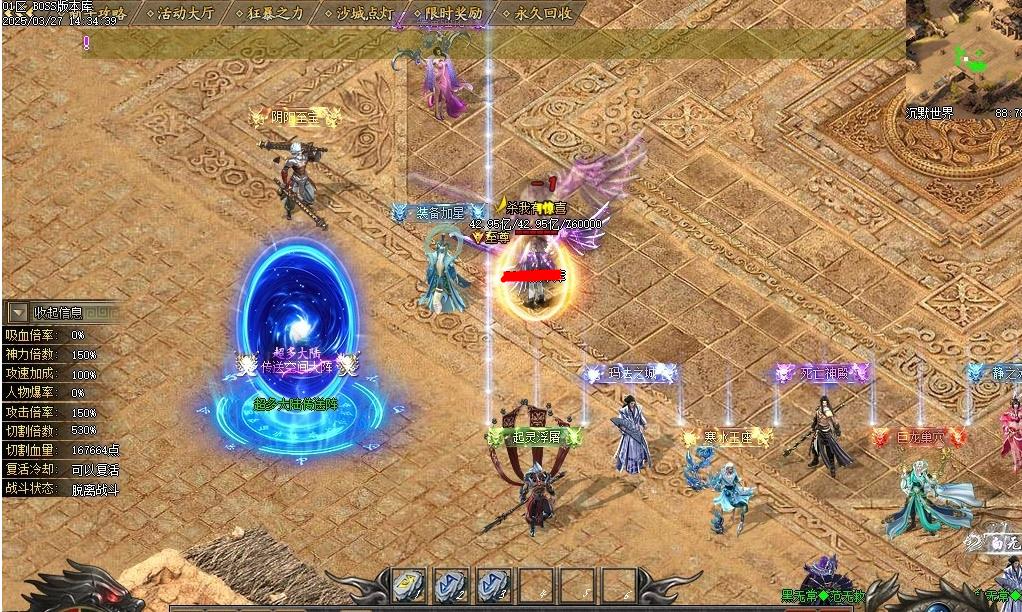Viewport: 1022px width, 612px height.
Task: Select the 沙城点灯 menu entry
Action: click(x=365, y=13)
